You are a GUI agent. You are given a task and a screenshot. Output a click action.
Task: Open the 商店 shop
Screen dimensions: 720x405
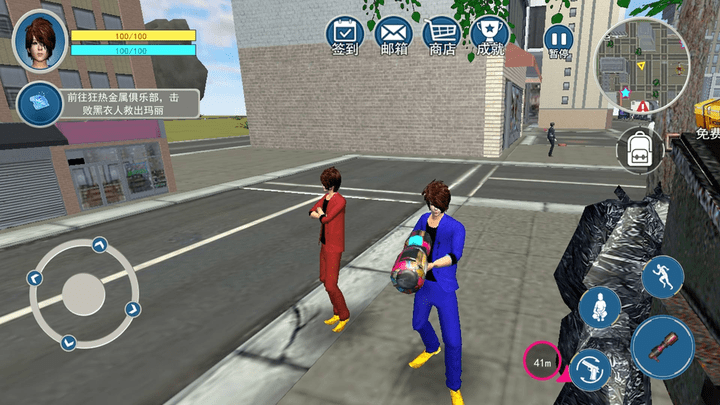tap(441, 35)
